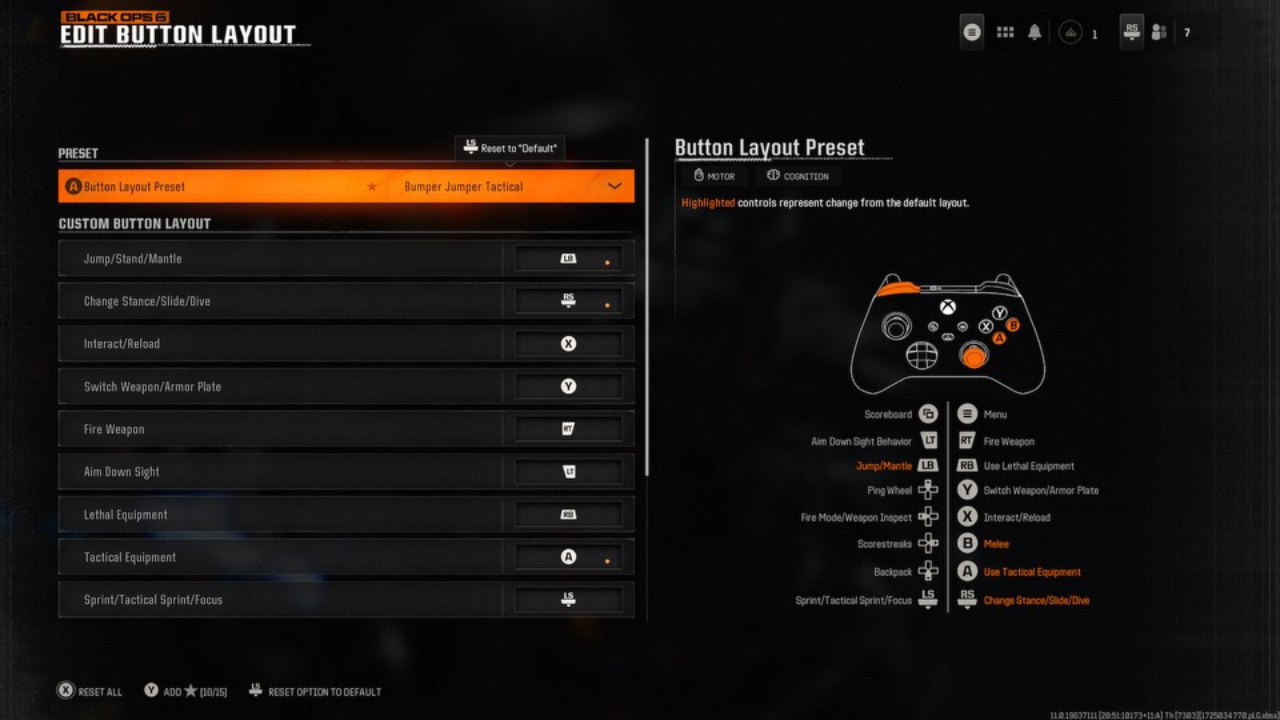Select the Cognition accessibility tab icon
Viewport: 1280px width, 720px height.
771,176
